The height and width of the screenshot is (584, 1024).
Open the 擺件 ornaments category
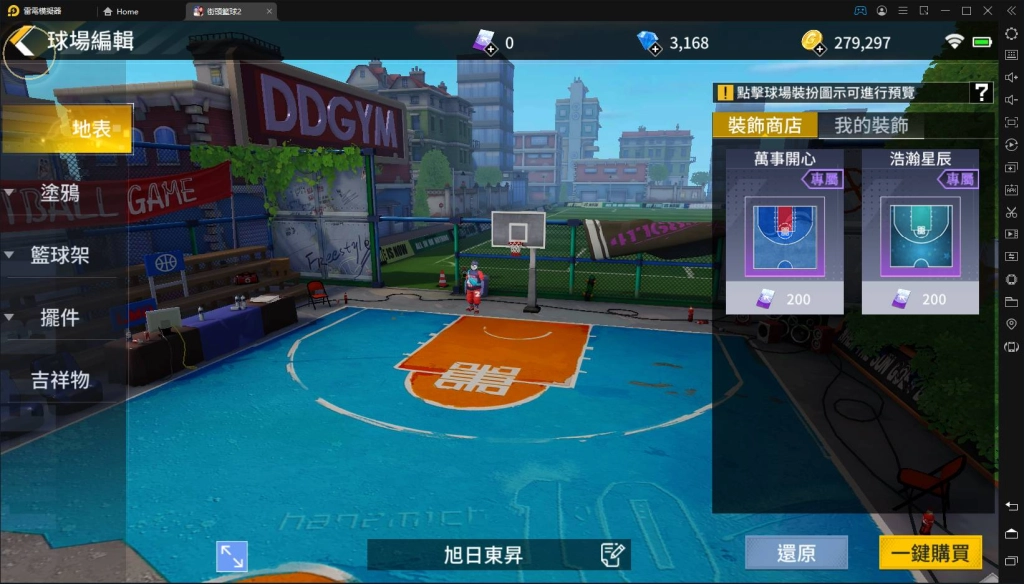point(60,318)
